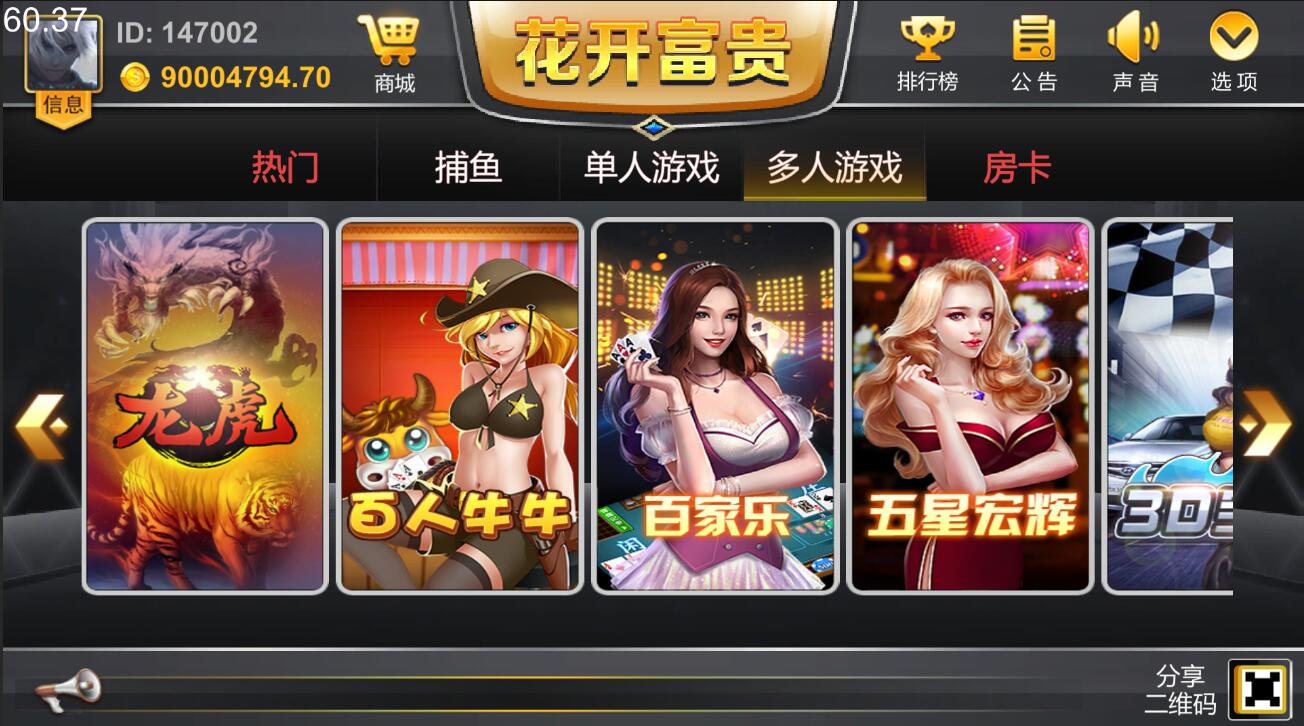Switch to the 捕鱼 fishing tab
Image resolution: width=1304 pixels, height=726 pixels.
pos(470,168)
